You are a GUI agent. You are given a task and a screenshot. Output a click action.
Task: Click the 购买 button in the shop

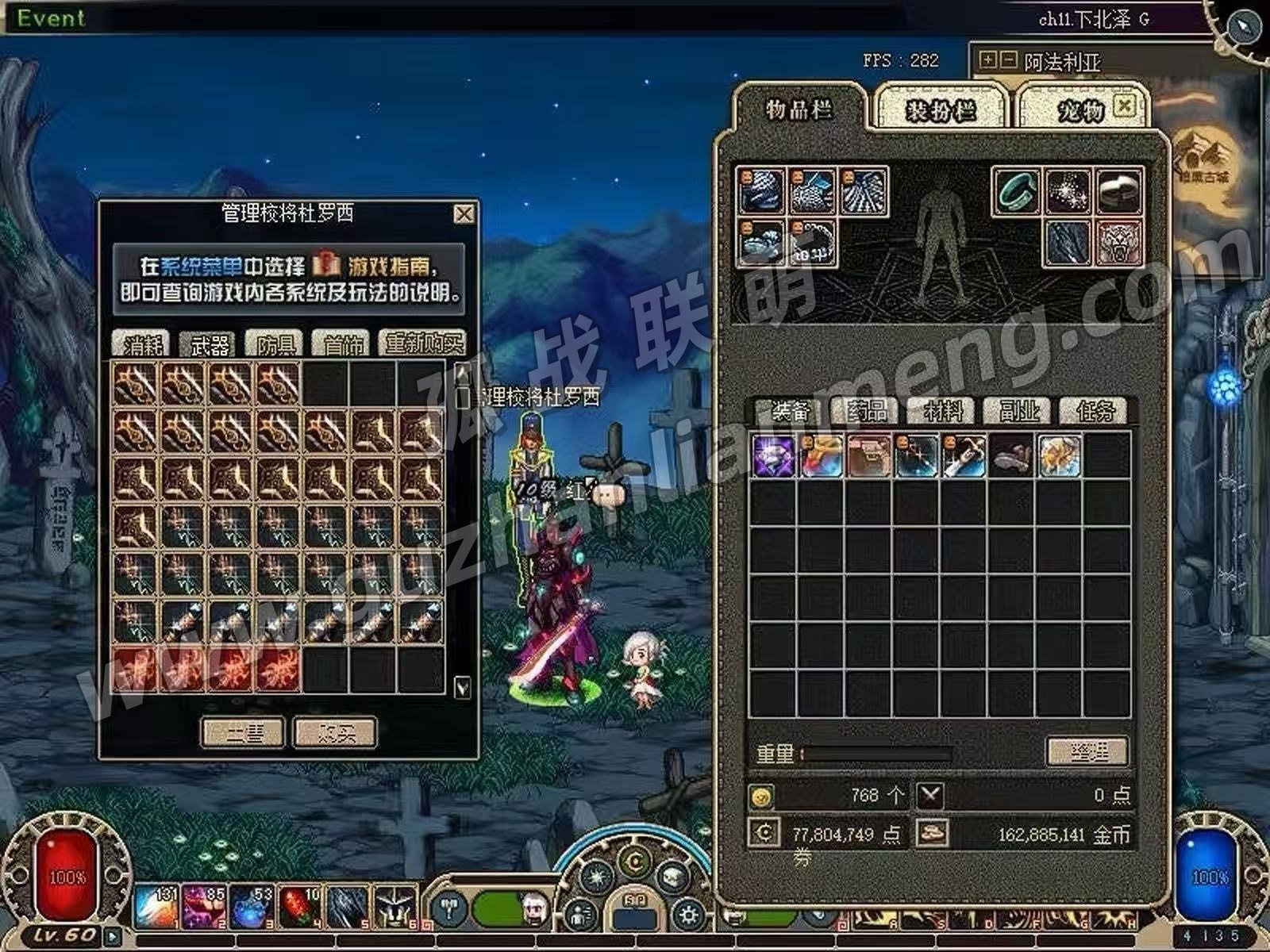click(x=335, y=733)
